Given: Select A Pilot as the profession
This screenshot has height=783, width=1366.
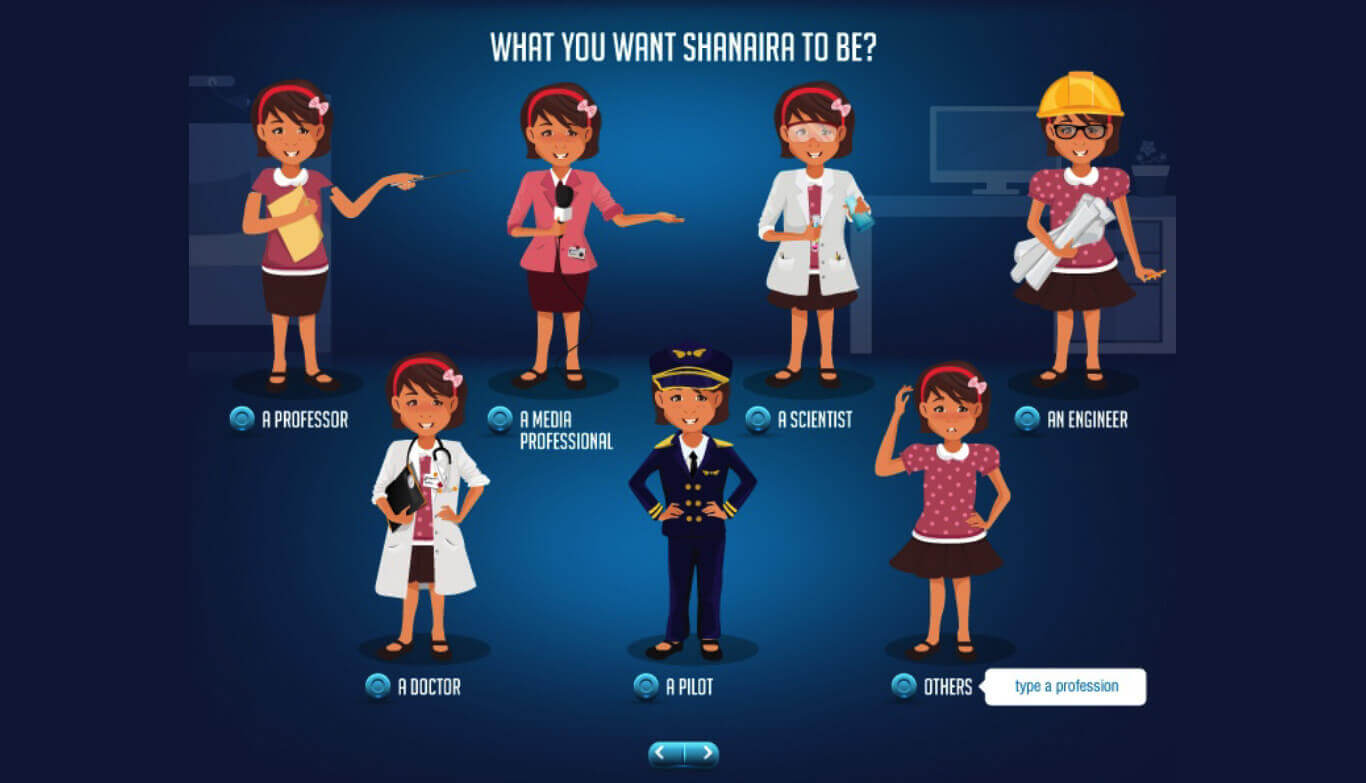Looking at the screenshot, I should tap(646, 686).
